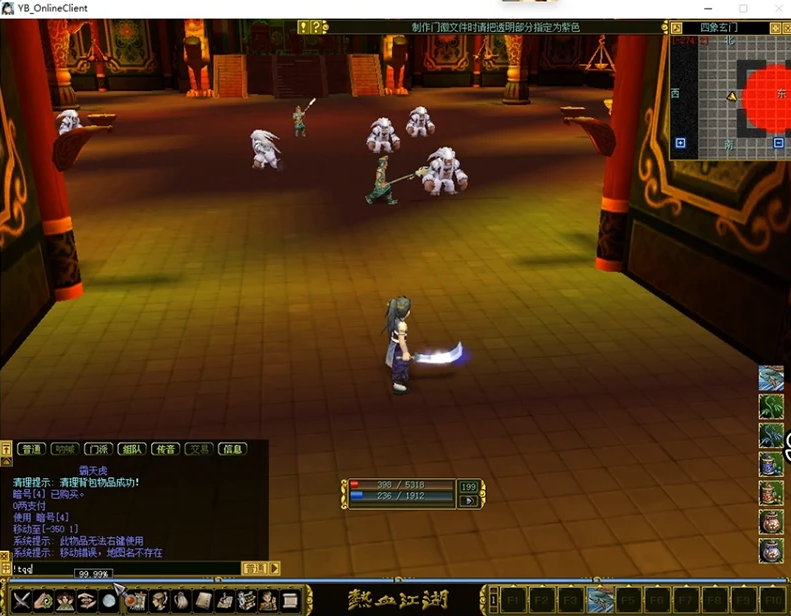Show the 信息 chat tab

click(232, 449)
